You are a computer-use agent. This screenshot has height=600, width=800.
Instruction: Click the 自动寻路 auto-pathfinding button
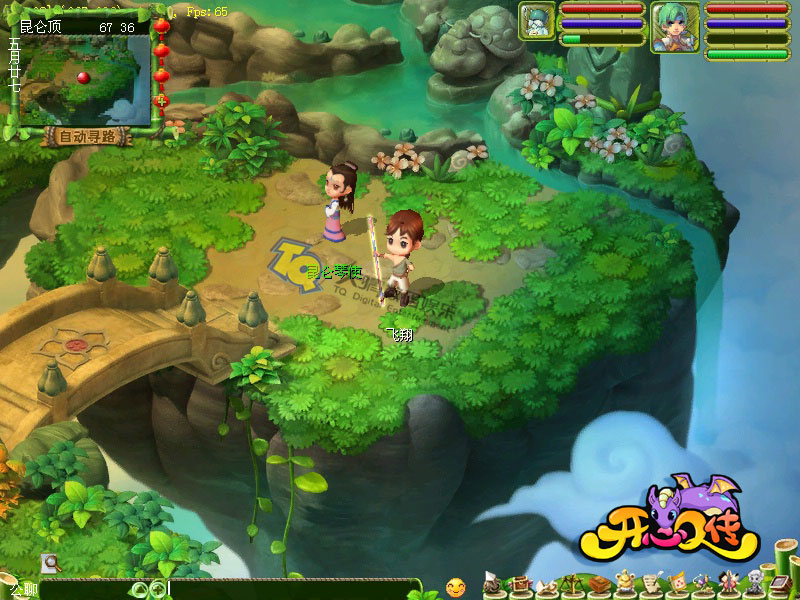pyautogui.click(x=83, y=137)
